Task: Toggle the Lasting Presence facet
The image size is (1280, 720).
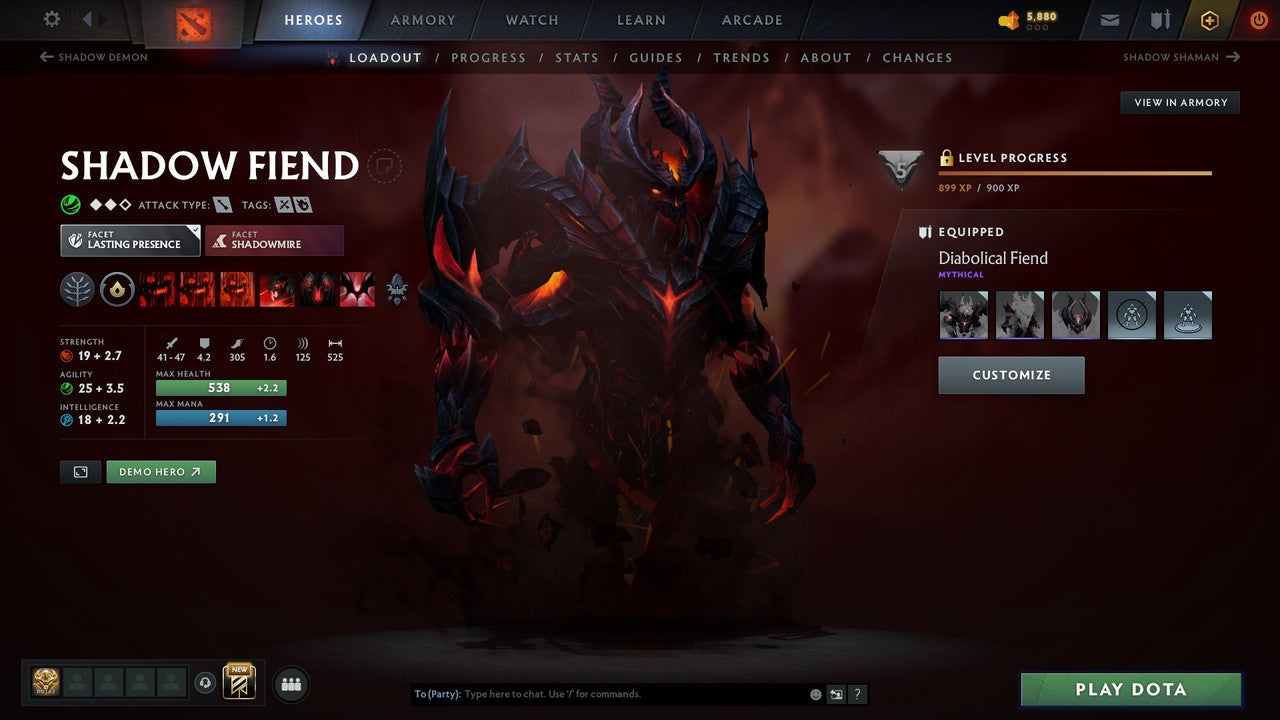Action: pos(129,240)
